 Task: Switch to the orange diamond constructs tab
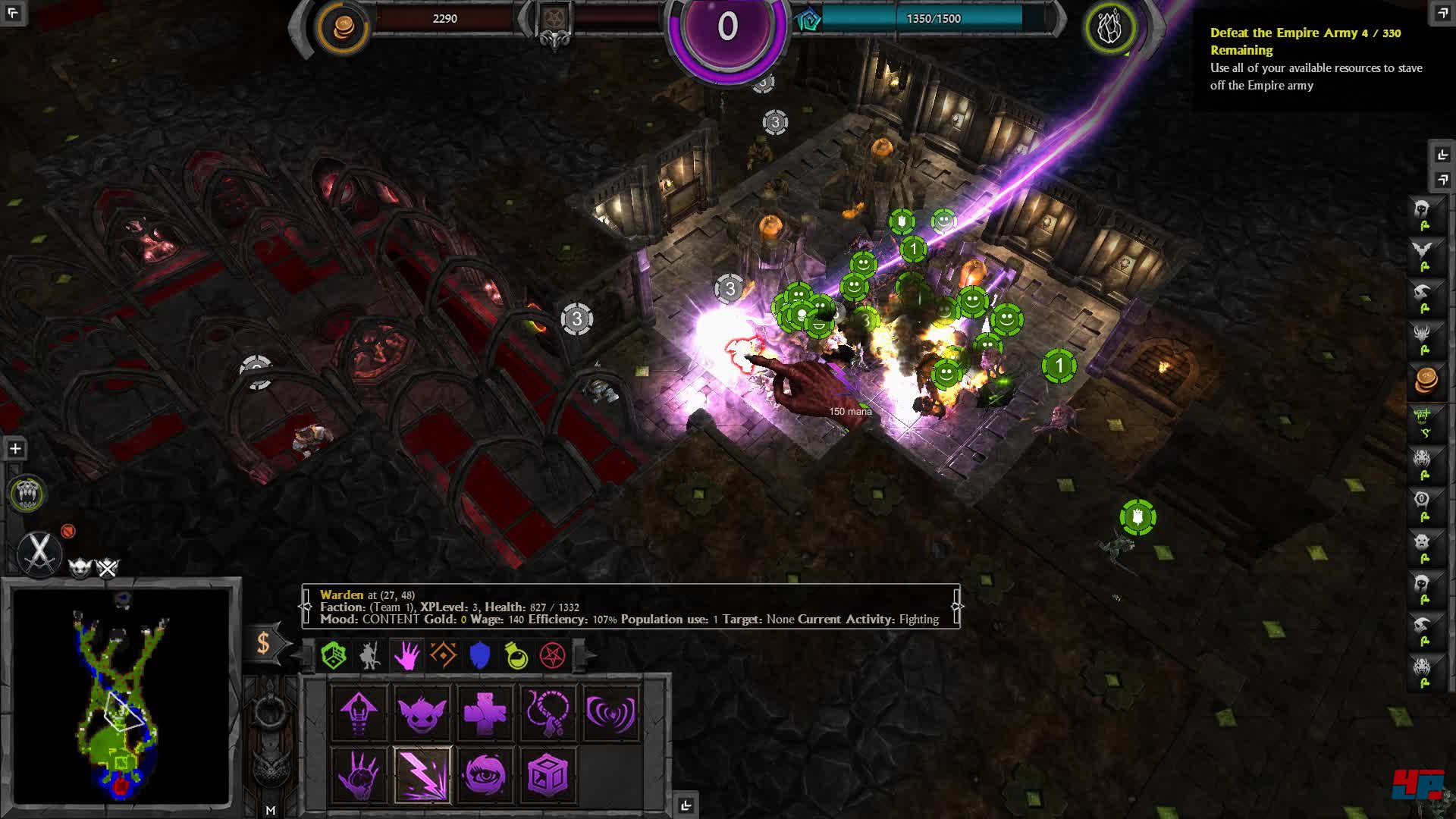444,655
